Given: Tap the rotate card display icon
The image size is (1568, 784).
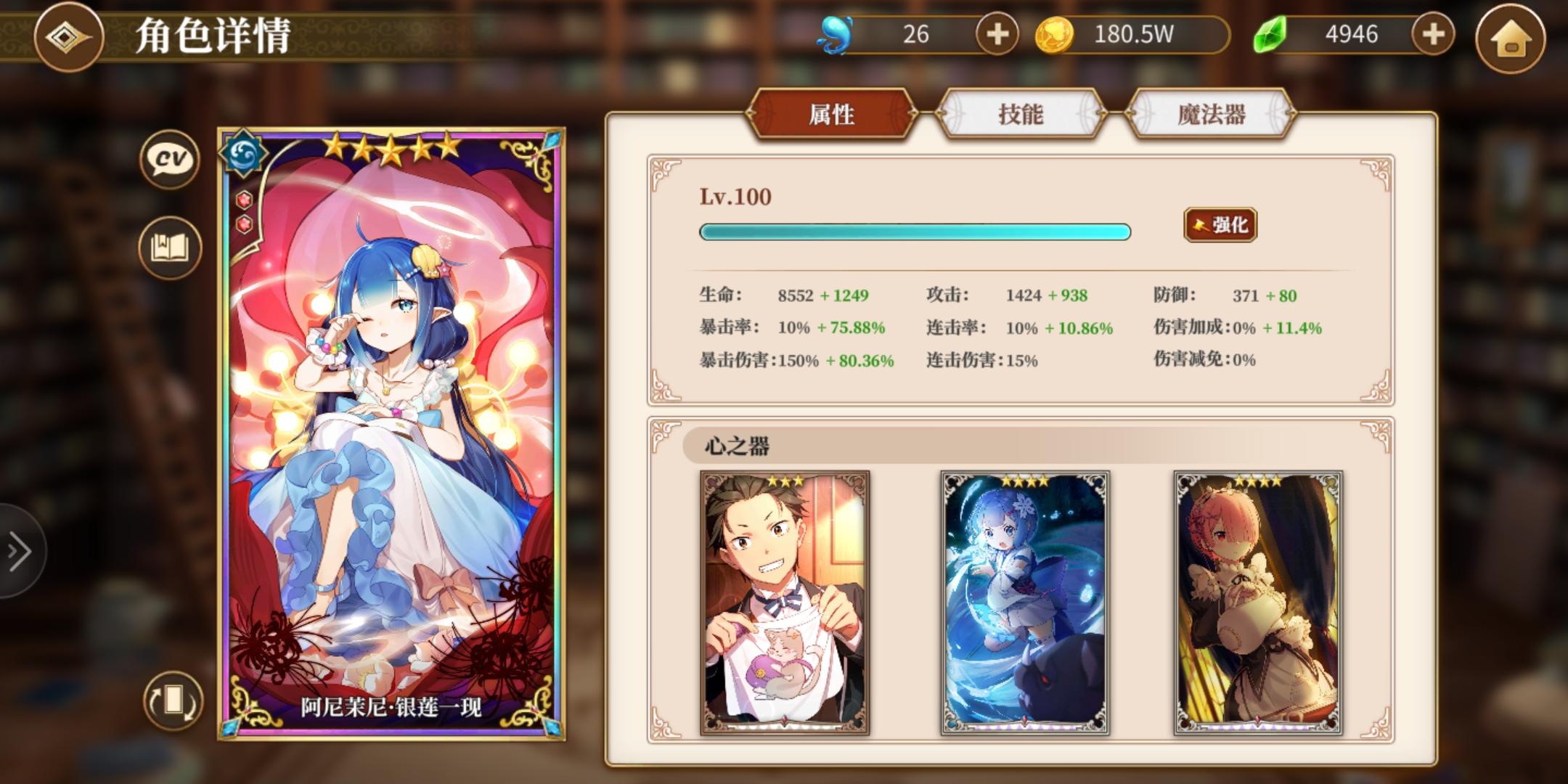Looking at the screenshot, I should click(x=172, y=699).
